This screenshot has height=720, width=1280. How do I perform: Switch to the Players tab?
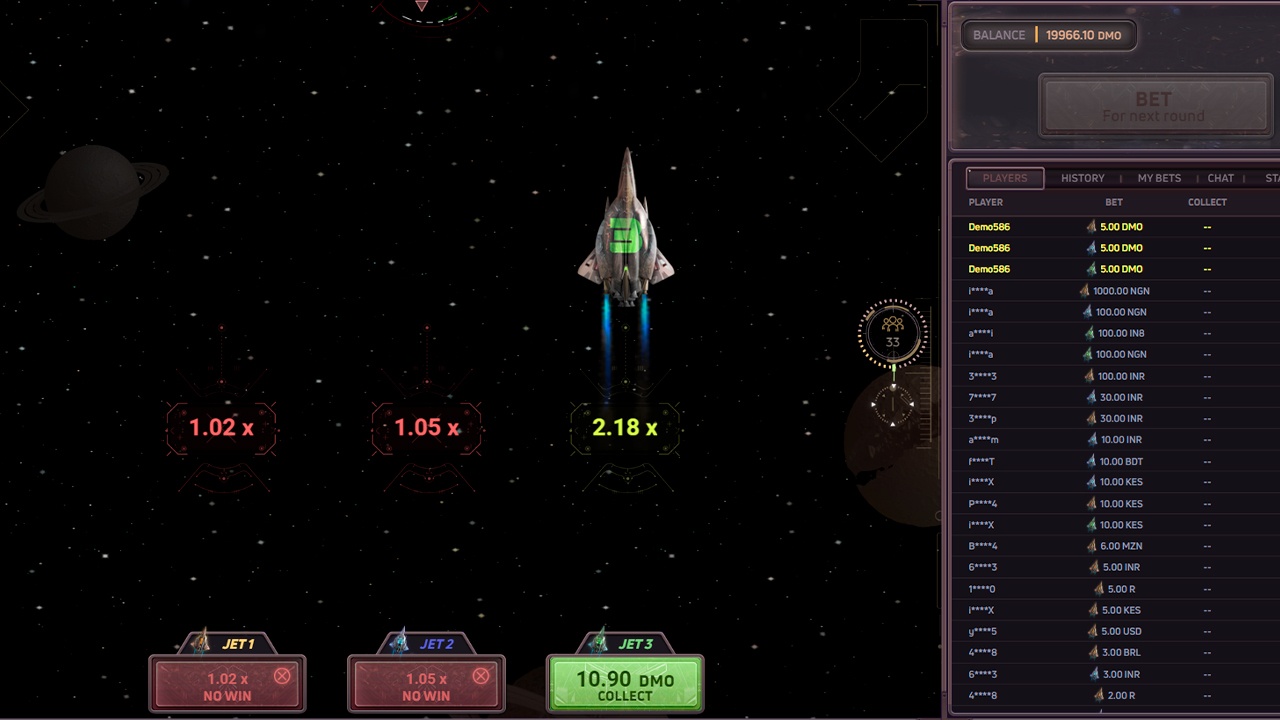(1004, 178)
